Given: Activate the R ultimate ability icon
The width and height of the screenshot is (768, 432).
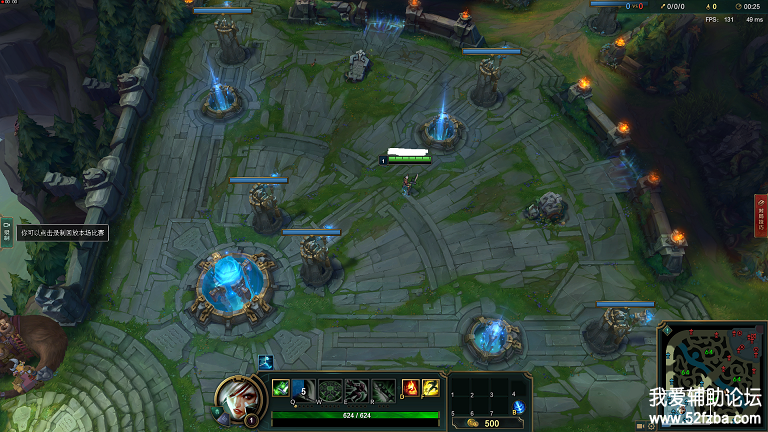Looking at the screenshot, I should [x=382, y=389].
